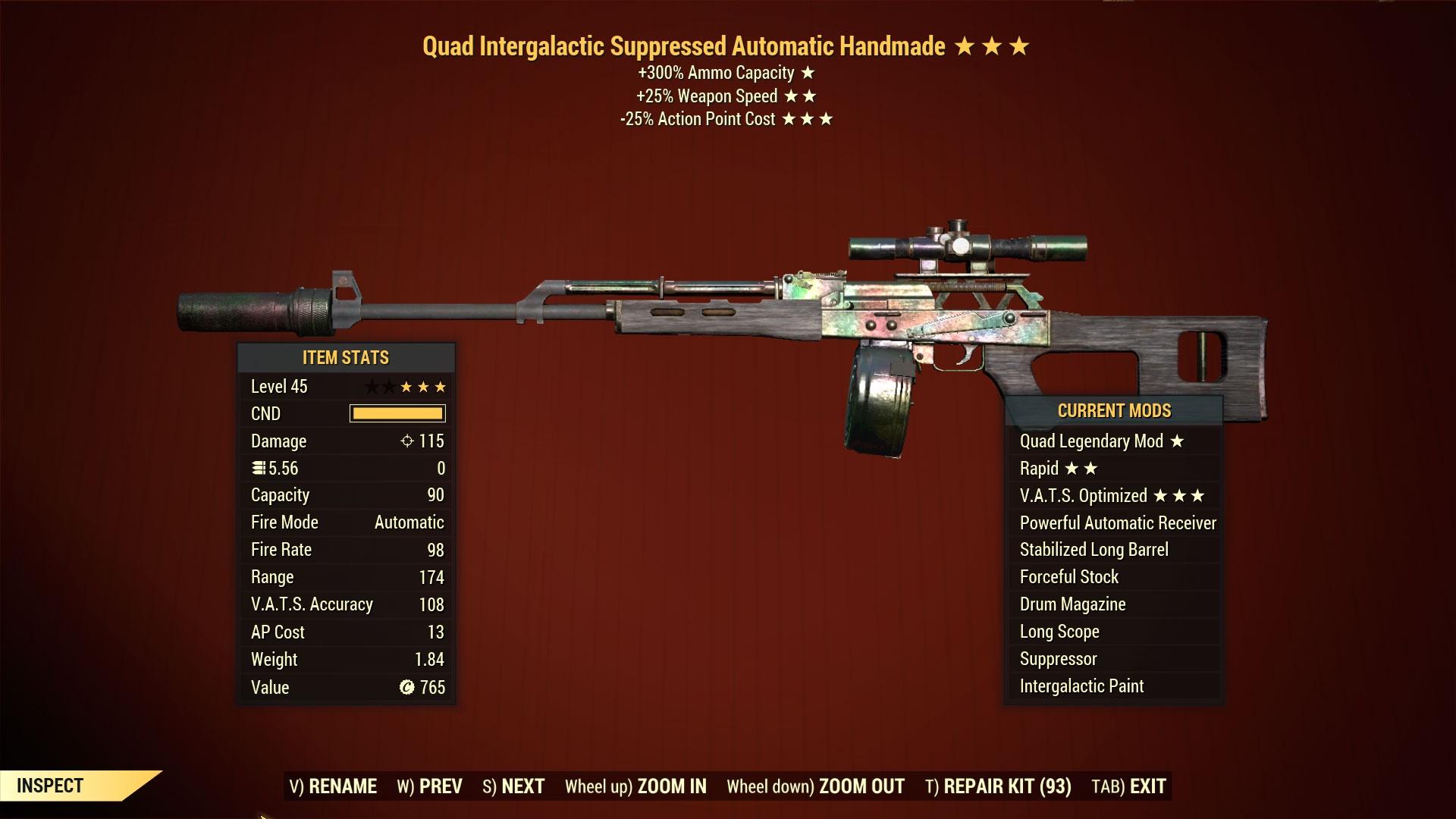
Task: Click the ammo icon next to 5.56
Action: [x=257, y=468]
